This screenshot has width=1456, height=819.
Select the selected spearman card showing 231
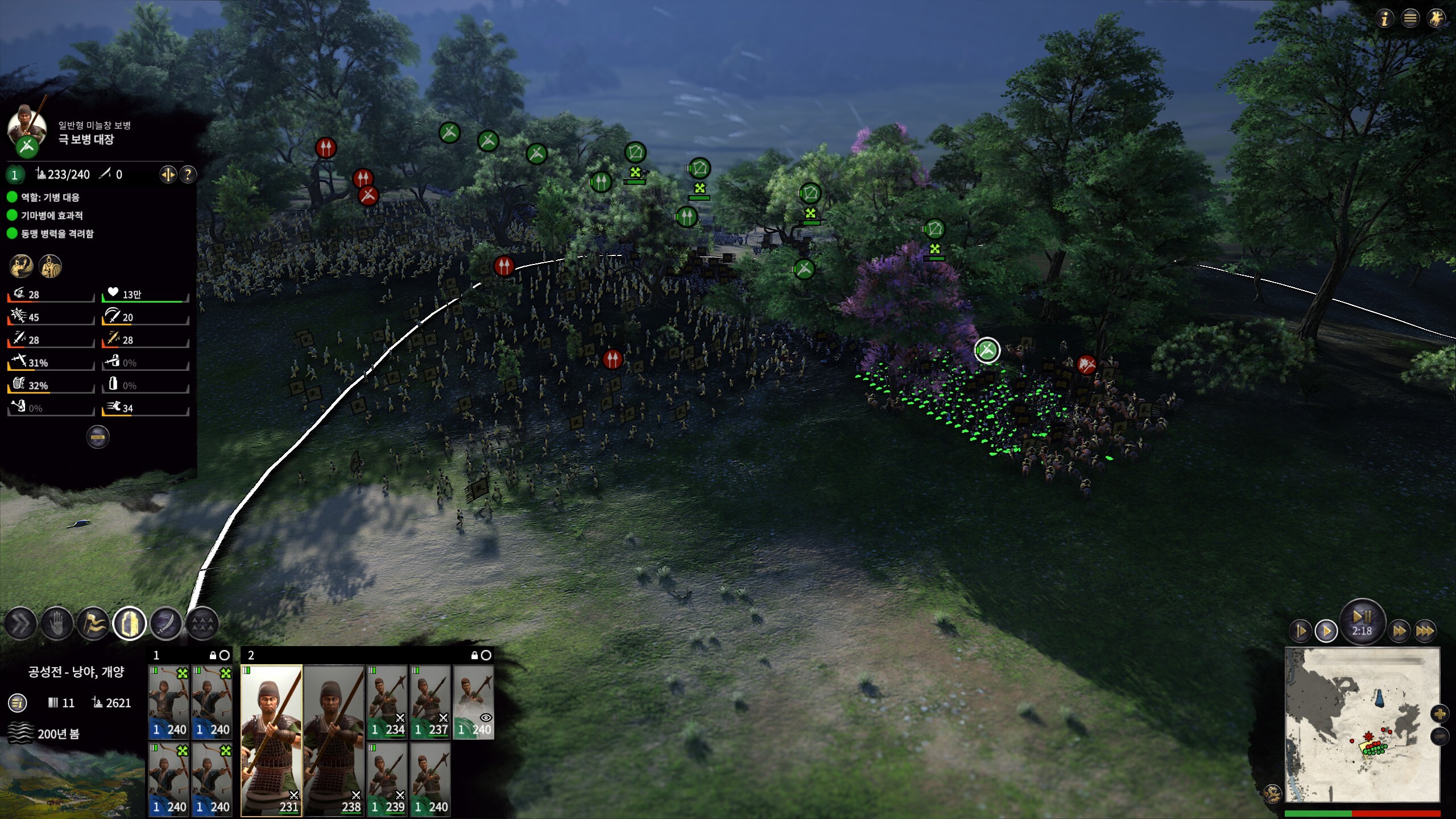pos(271,741)
